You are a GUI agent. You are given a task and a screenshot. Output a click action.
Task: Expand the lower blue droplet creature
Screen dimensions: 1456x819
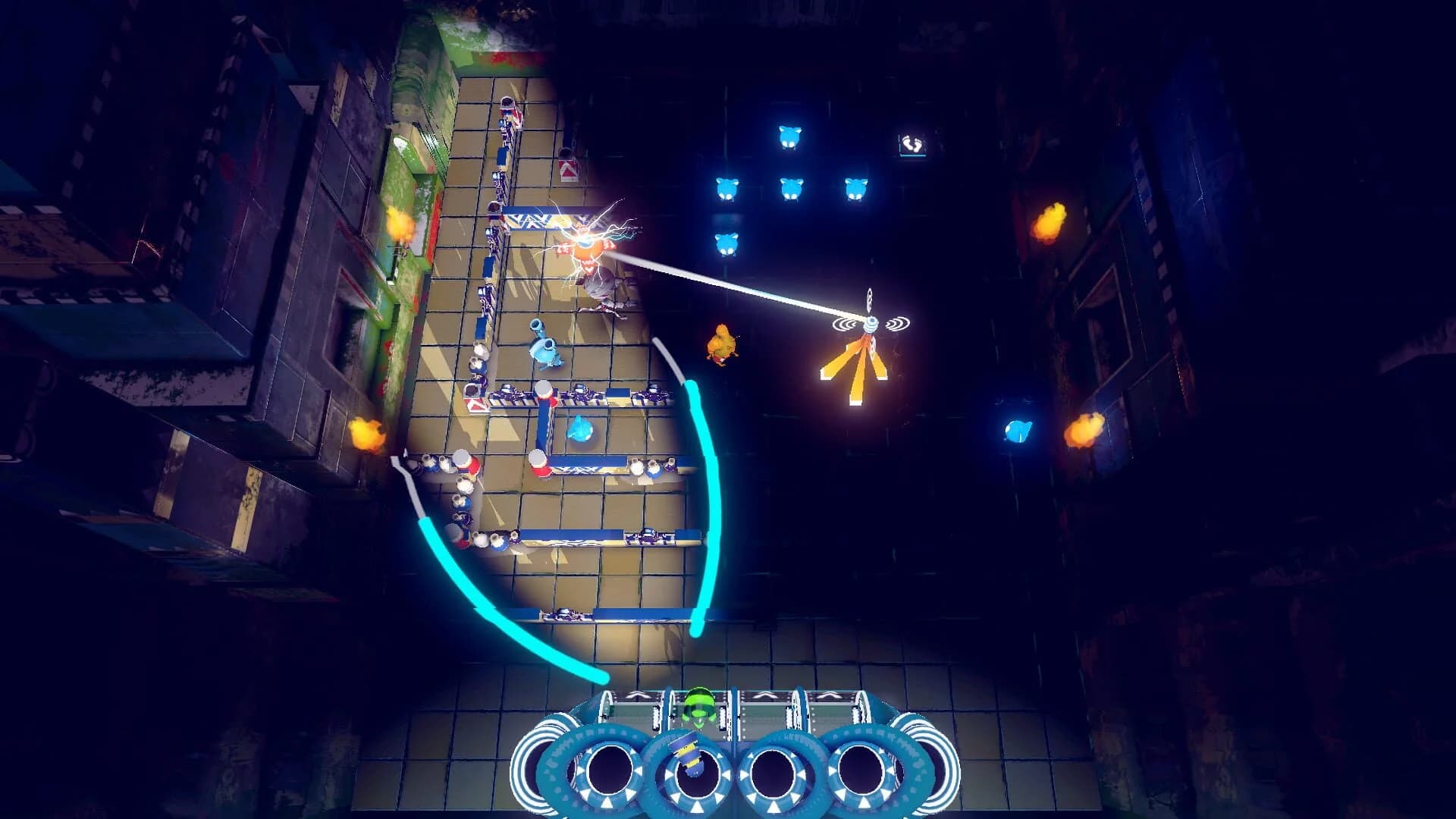[x=579, y=429]
